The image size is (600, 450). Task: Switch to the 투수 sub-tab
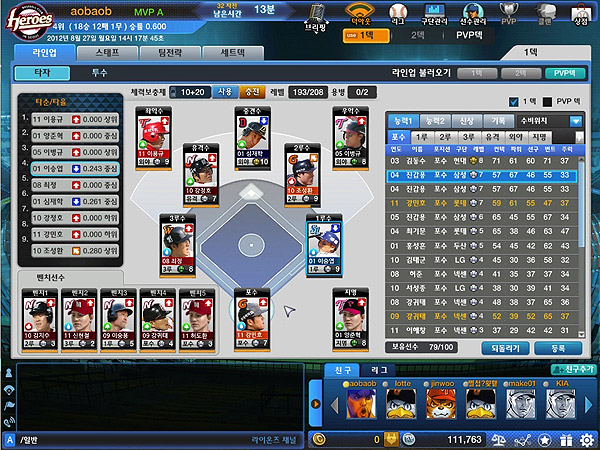click(x=99, y=73)
